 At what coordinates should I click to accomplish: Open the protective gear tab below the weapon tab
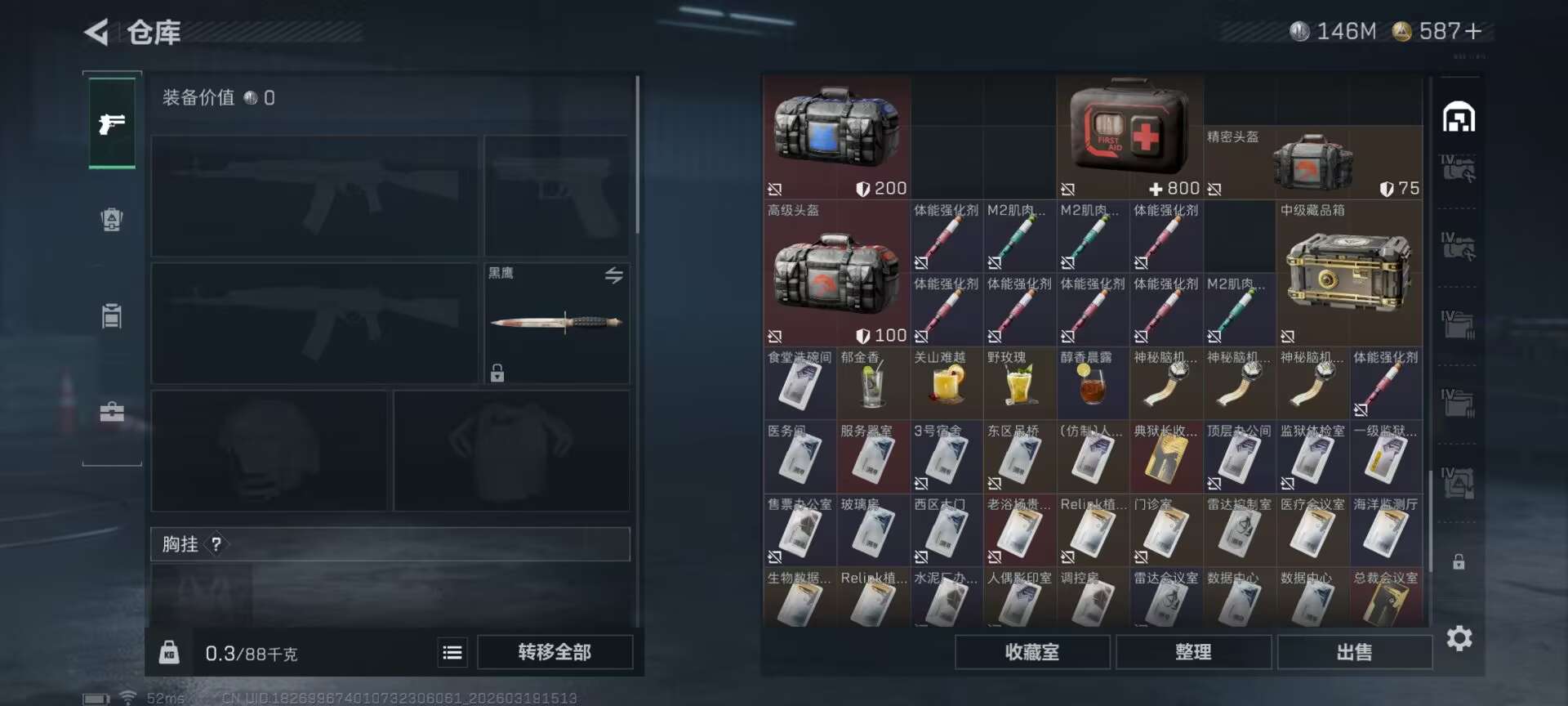click(x=111, y=219)
